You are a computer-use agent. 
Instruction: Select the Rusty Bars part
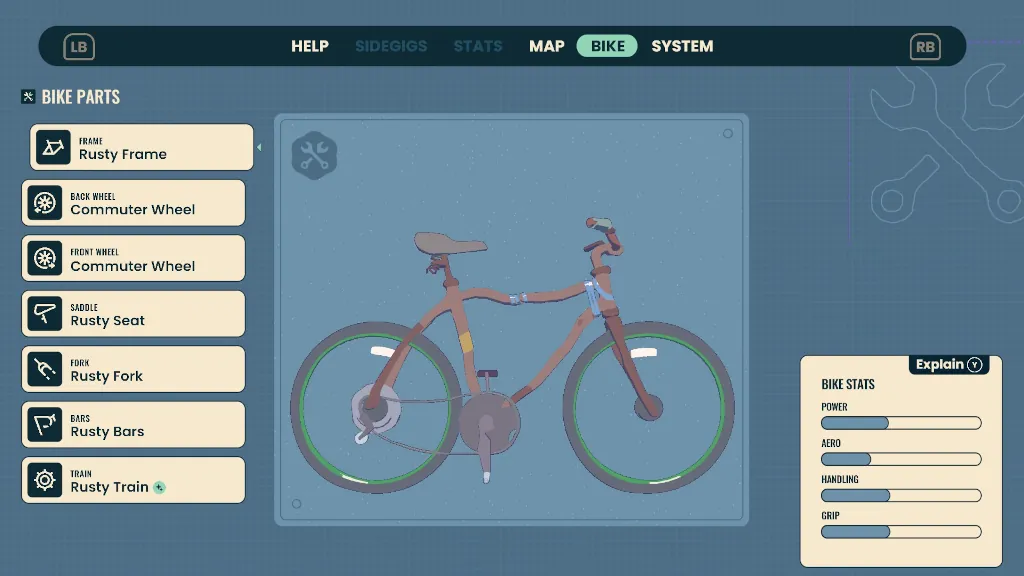(133, 425)
